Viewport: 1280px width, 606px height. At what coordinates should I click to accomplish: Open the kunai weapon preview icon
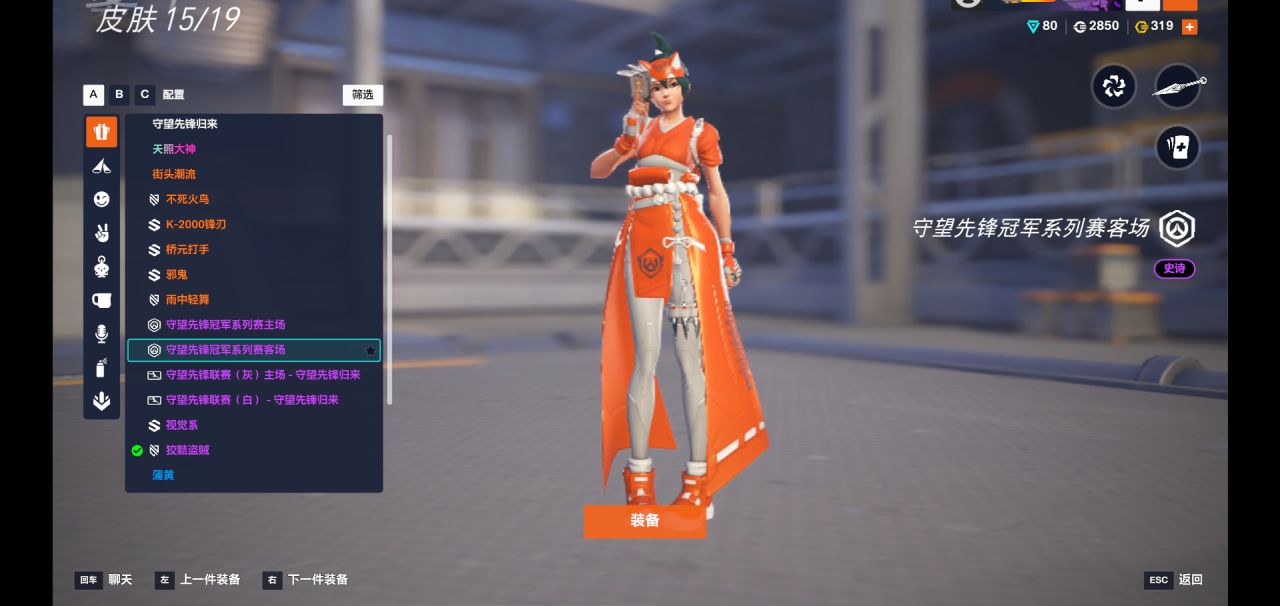(x=1178, y=87)
